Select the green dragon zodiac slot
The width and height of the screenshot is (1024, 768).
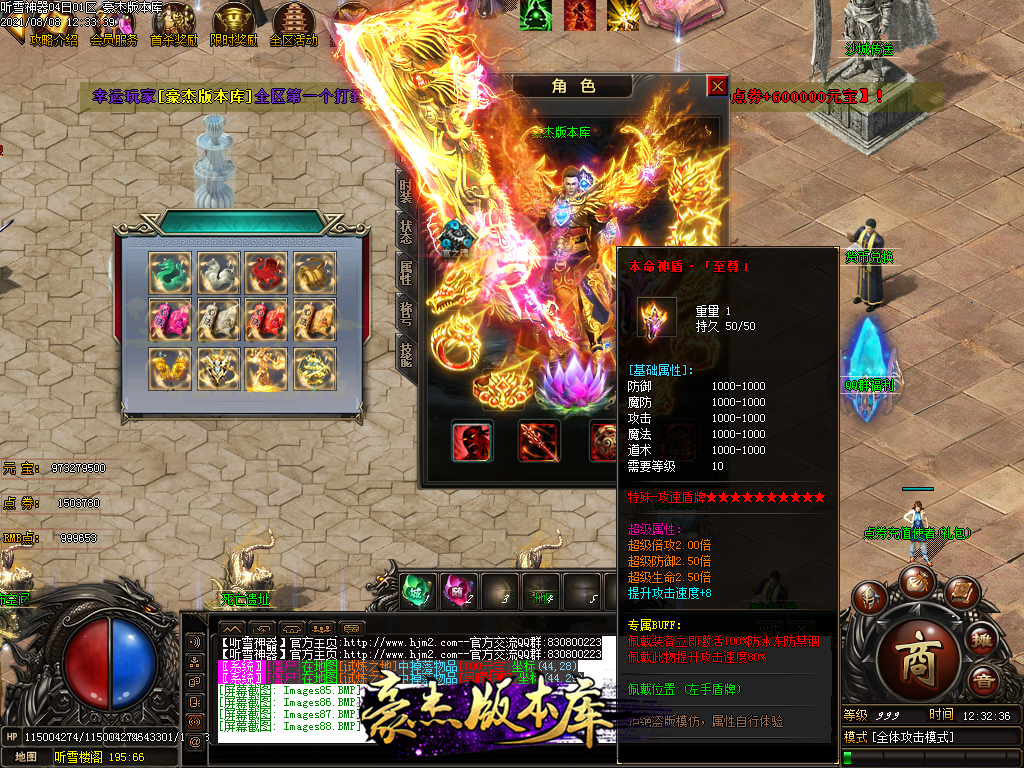[x=169, y=272]
